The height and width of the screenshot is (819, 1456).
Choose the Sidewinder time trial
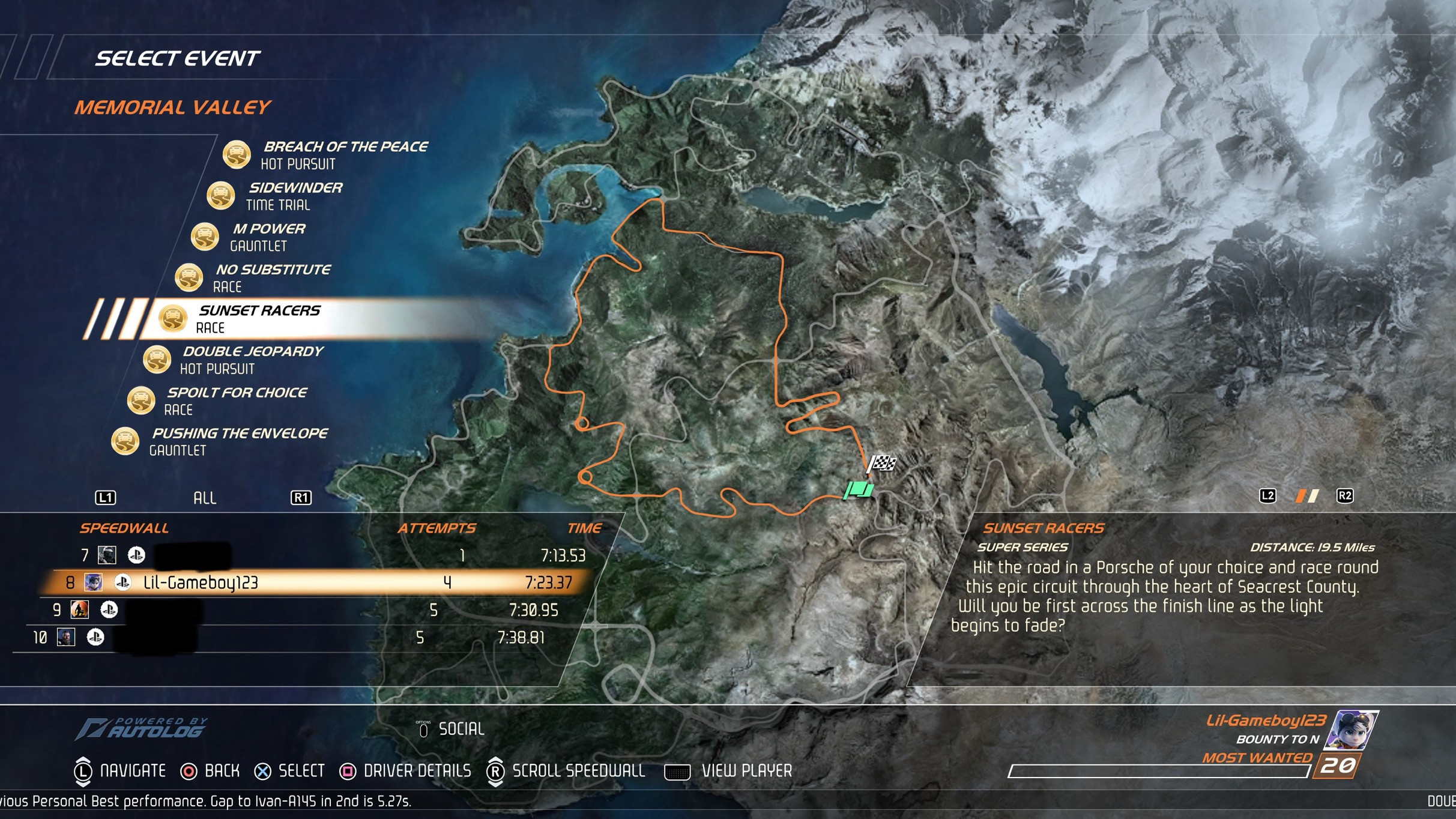click(294, 196)
